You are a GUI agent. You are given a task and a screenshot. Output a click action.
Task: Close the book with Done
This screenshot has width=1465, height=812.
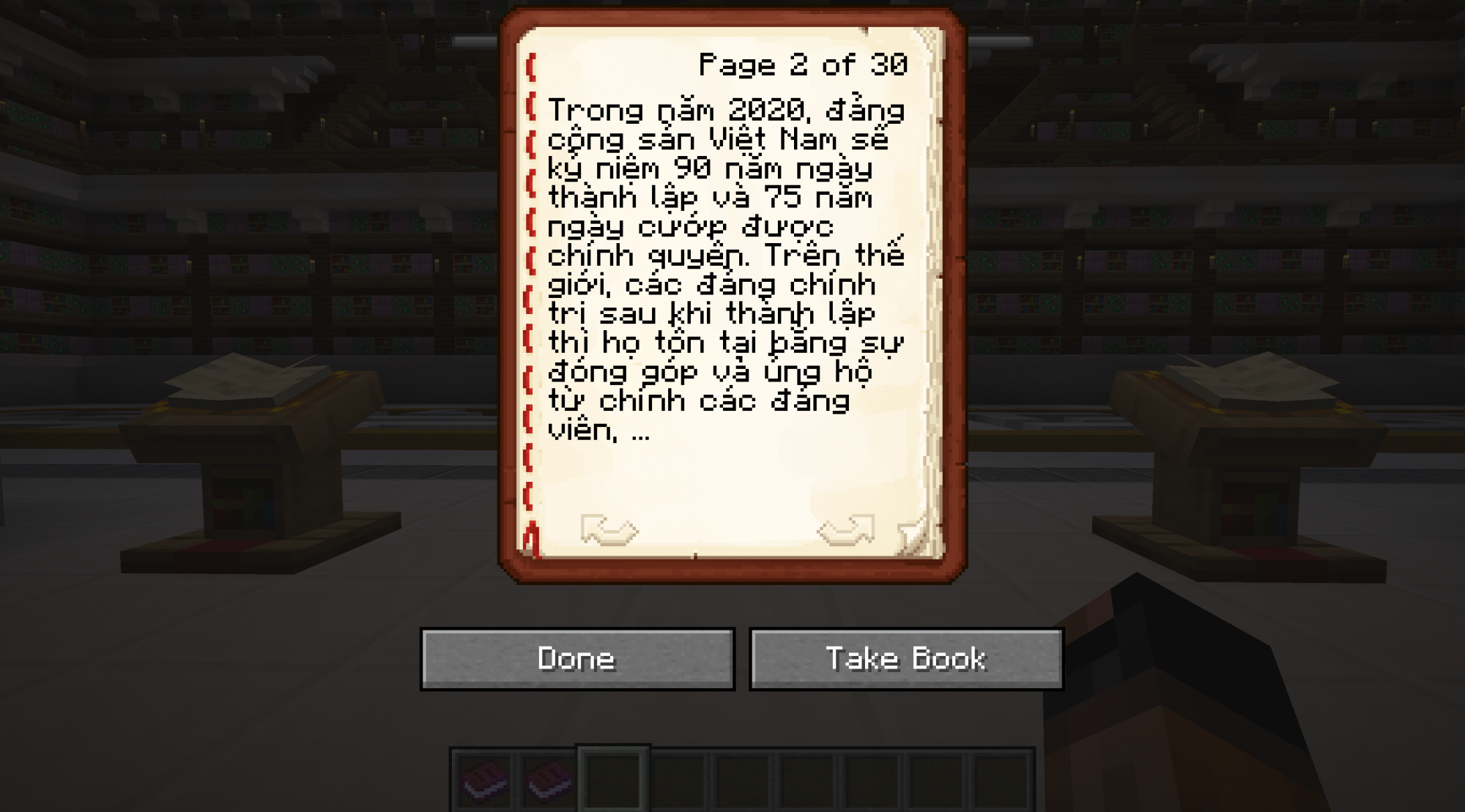(577, 659)
